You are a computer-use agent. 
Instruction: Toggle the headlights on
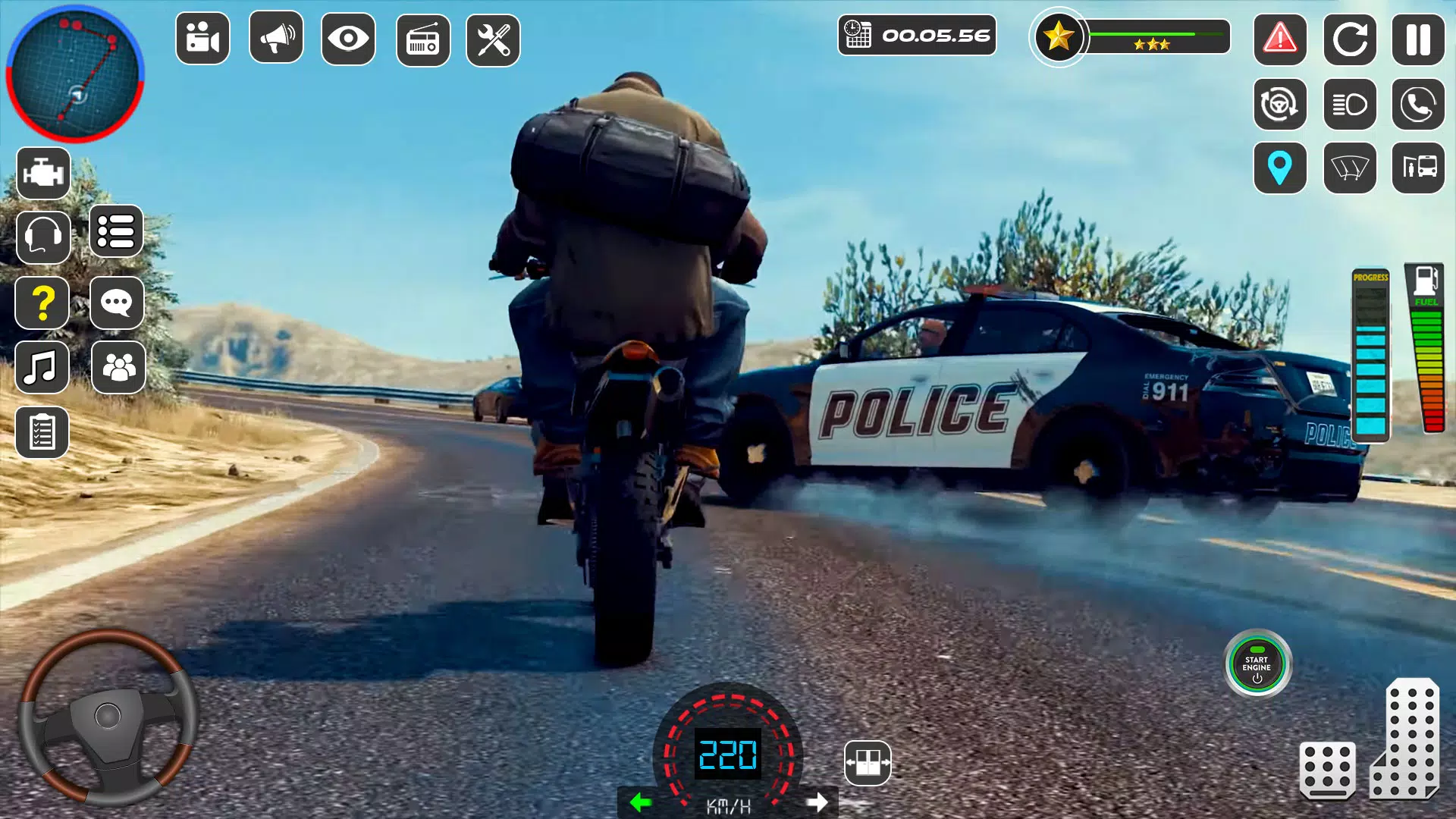coord(1349,102)
